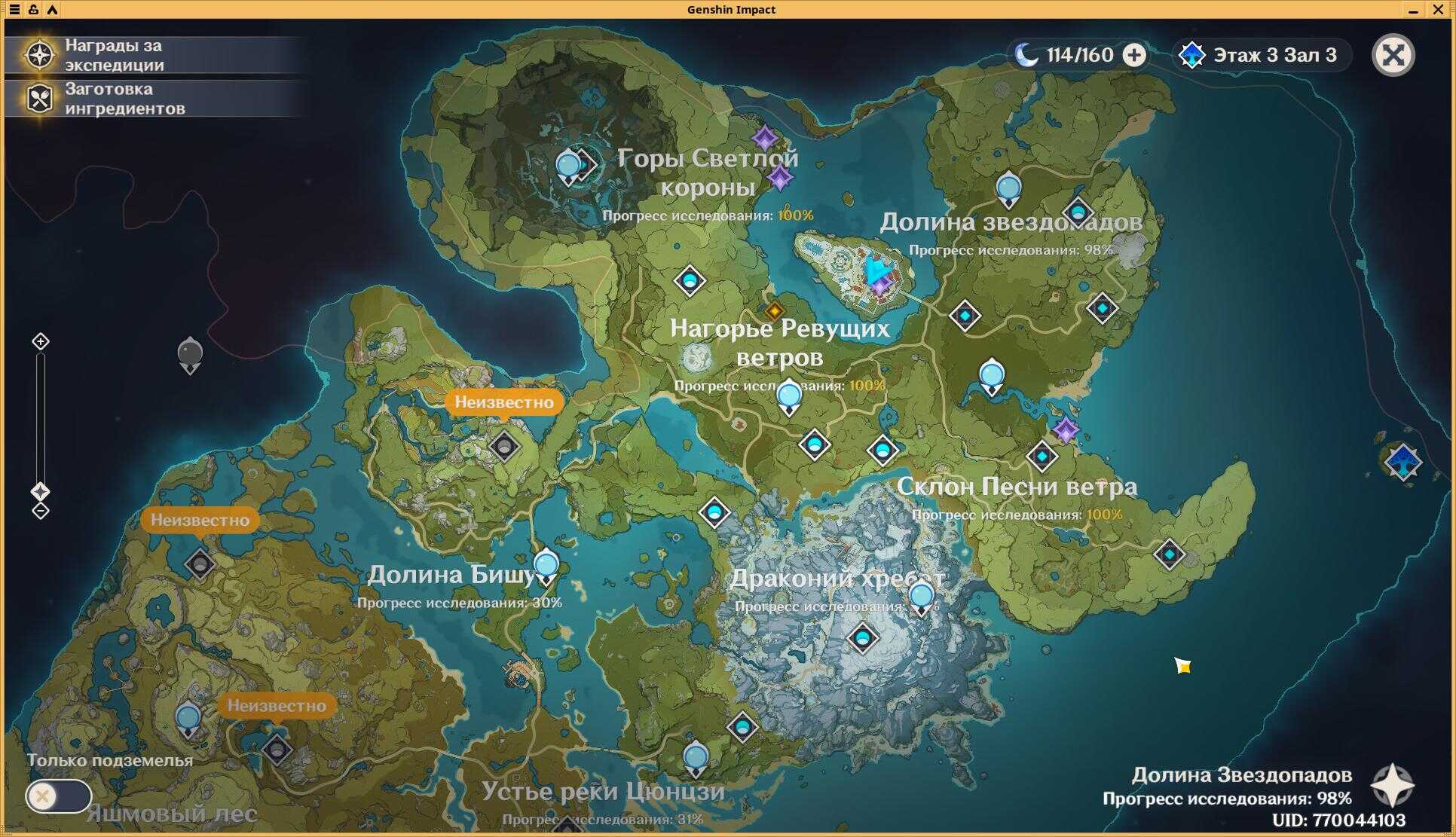The image size is (1456, 837).
Task: Close the map with the X button
Action: pyautogui.click(x=1393, y=55)
